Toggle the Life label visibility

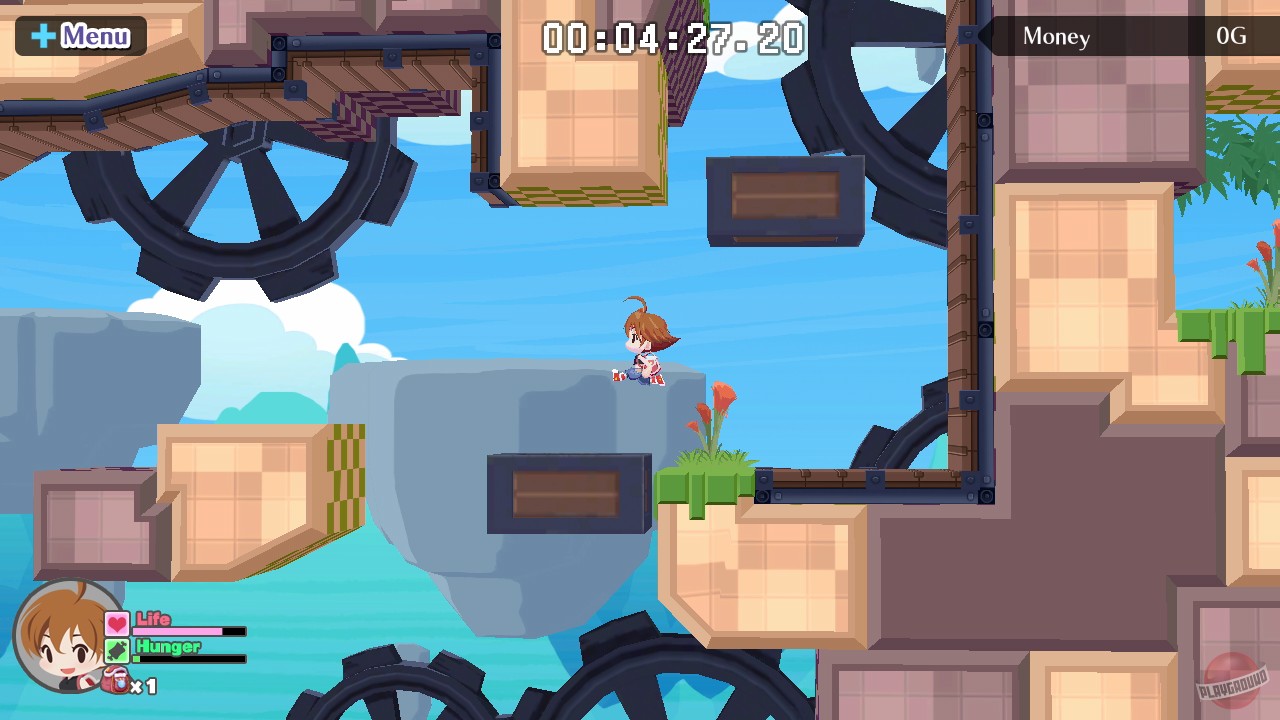(x=152, y=620)
